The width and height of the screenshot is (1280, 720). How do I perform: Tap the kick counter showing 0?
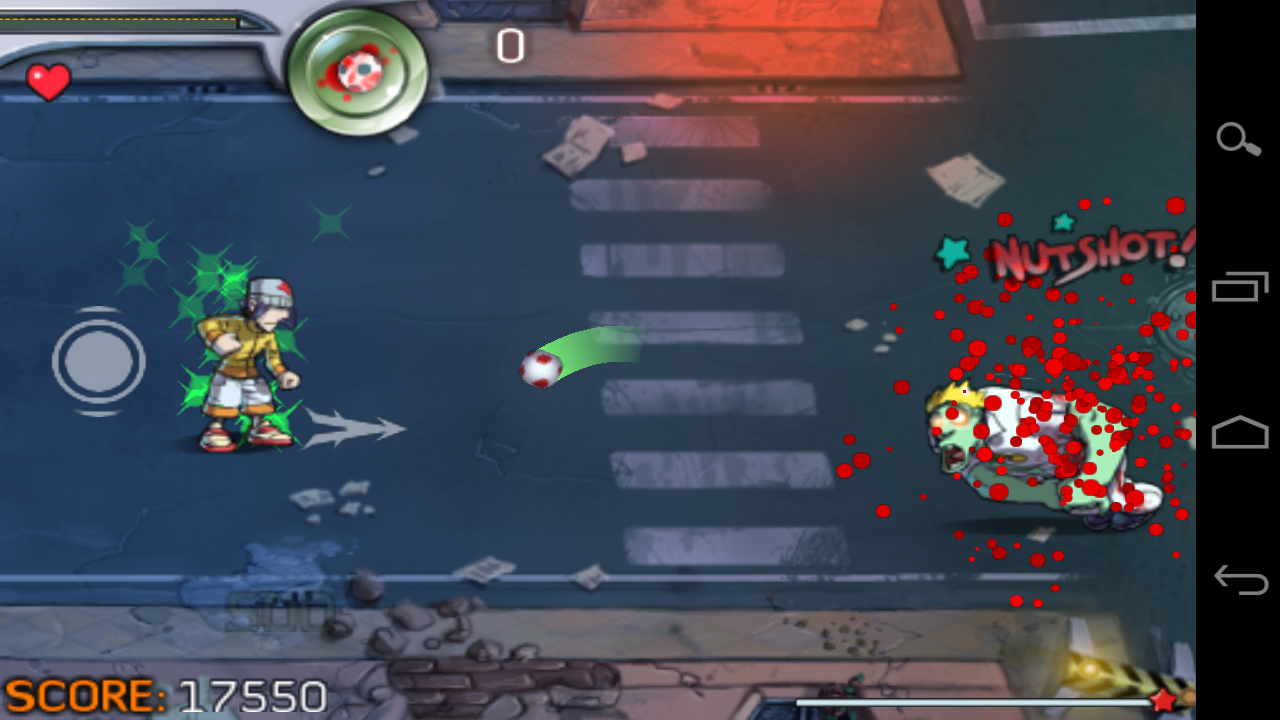point(508,45)
